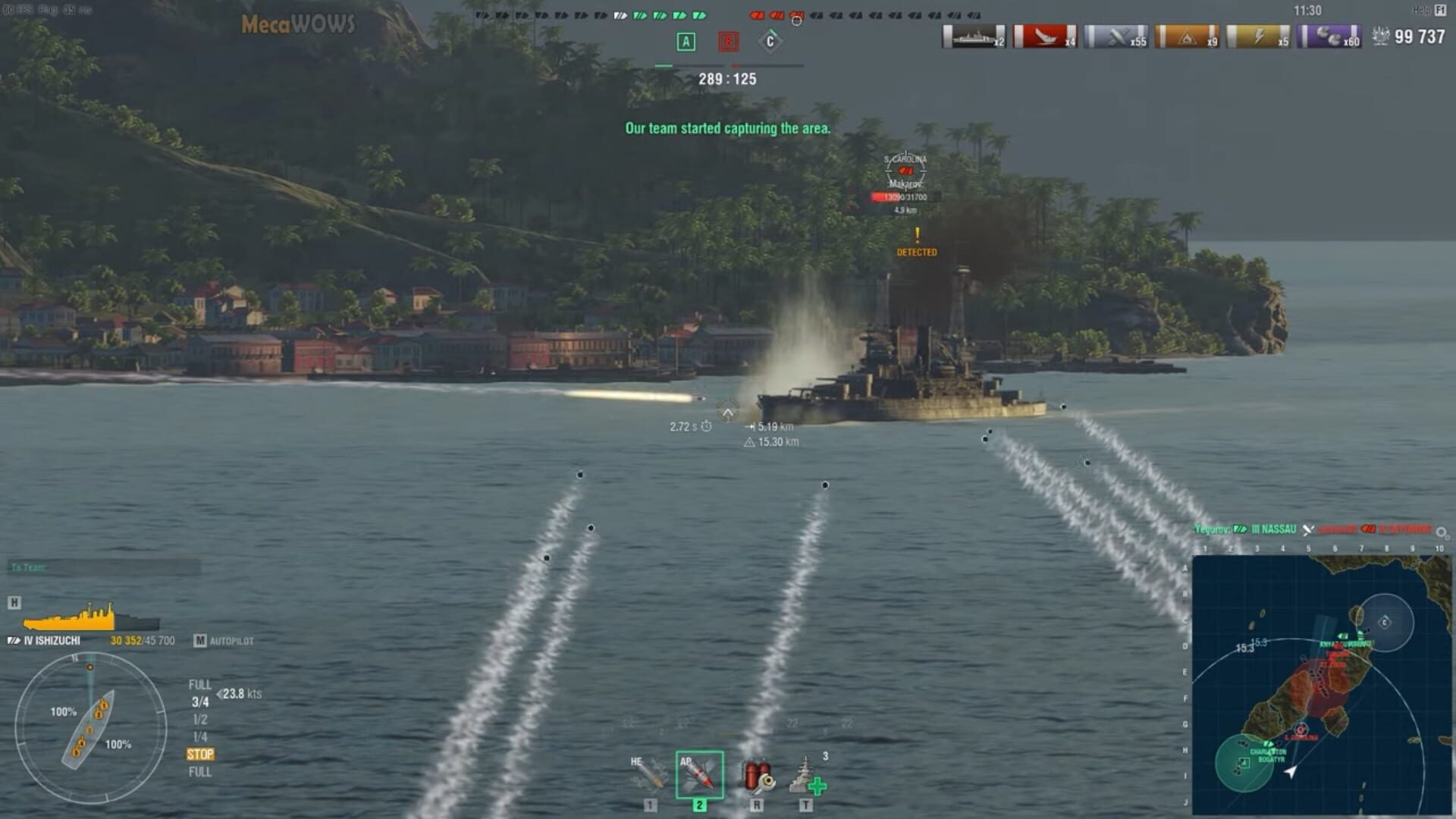Image resolution: width=1456 pixels, height=819 pixels.
Task: Click capture point A indicator
Action: pyautogui.click(x=685, y=43)
